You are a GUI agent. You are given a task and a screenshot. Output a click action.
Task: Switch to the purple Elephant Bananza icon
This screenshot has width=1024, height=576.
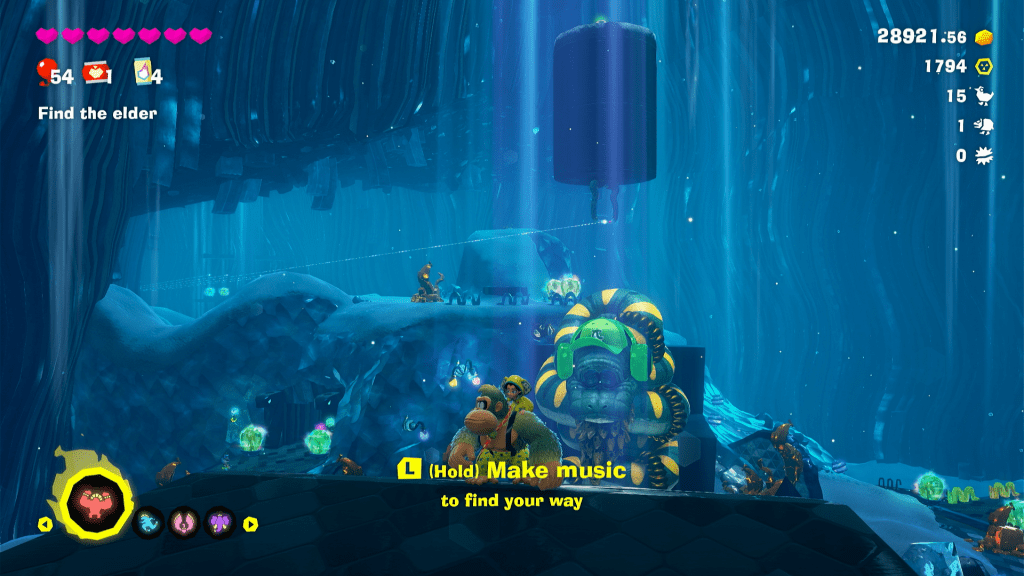(219, 522)
